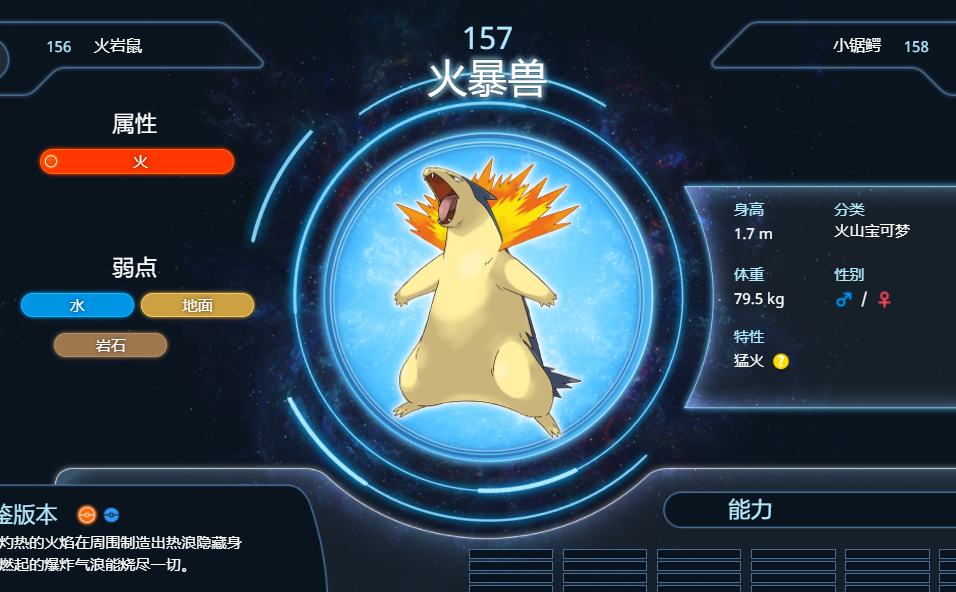956x592 pixels.
Task: Choose the brown 岩石 weakness pill
Action: pyautogui.click(x=110, y=345)
